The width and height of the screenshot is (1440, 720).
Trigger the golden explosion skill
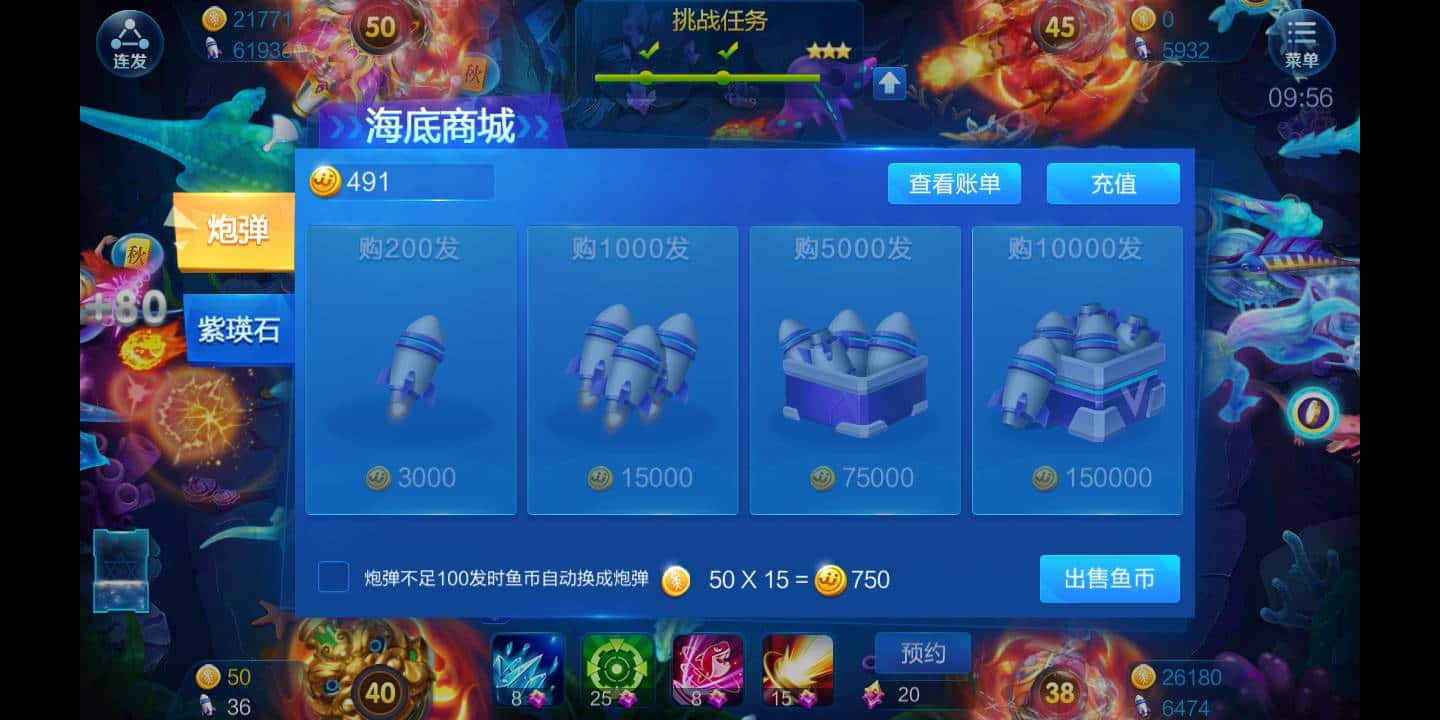[x=797, y=668]
